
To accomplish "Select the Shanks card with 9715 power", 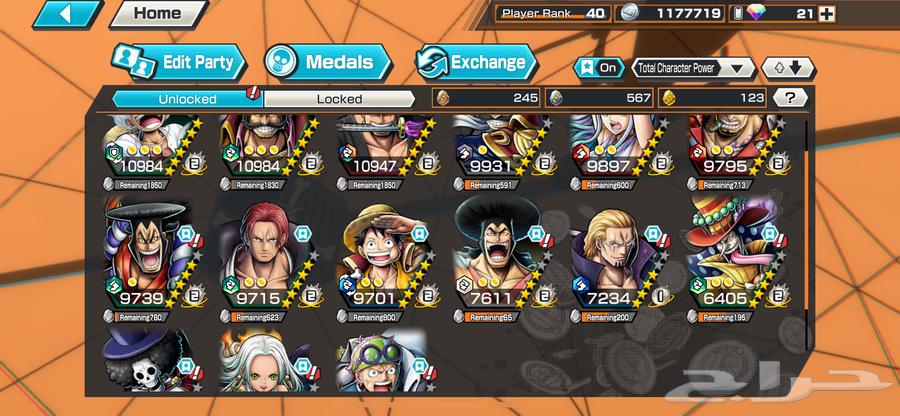I will (263, 250).
